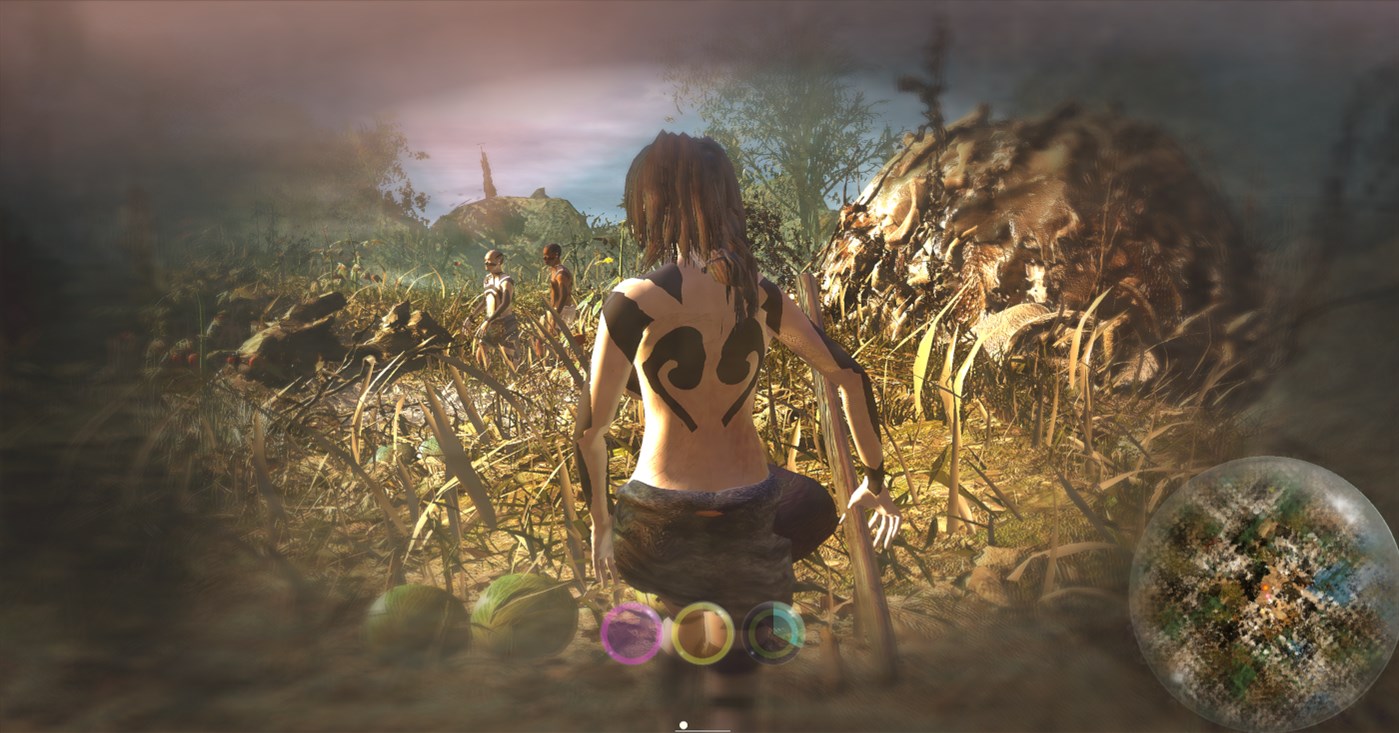This screenshot has width=1399, height=733.
Task: Click the orange player marker on the minimap
Action: pos(1266,587)
